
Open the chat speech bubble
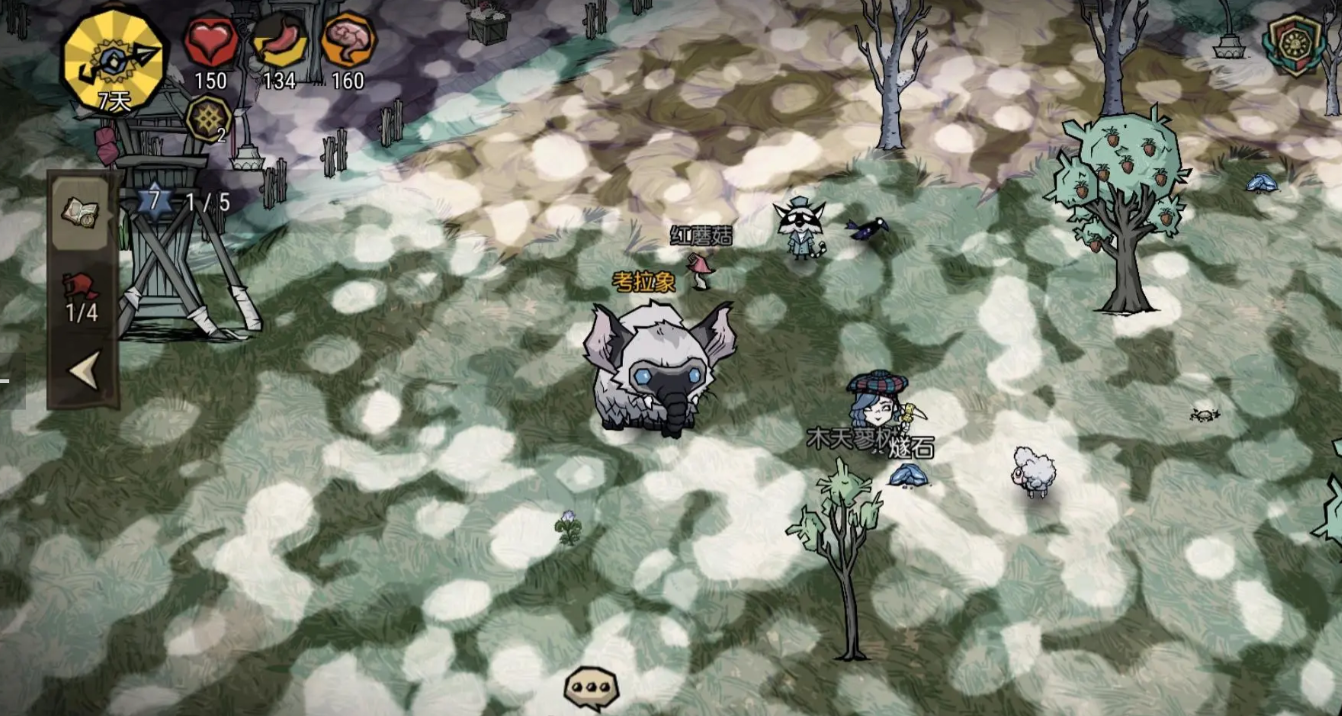591,687
